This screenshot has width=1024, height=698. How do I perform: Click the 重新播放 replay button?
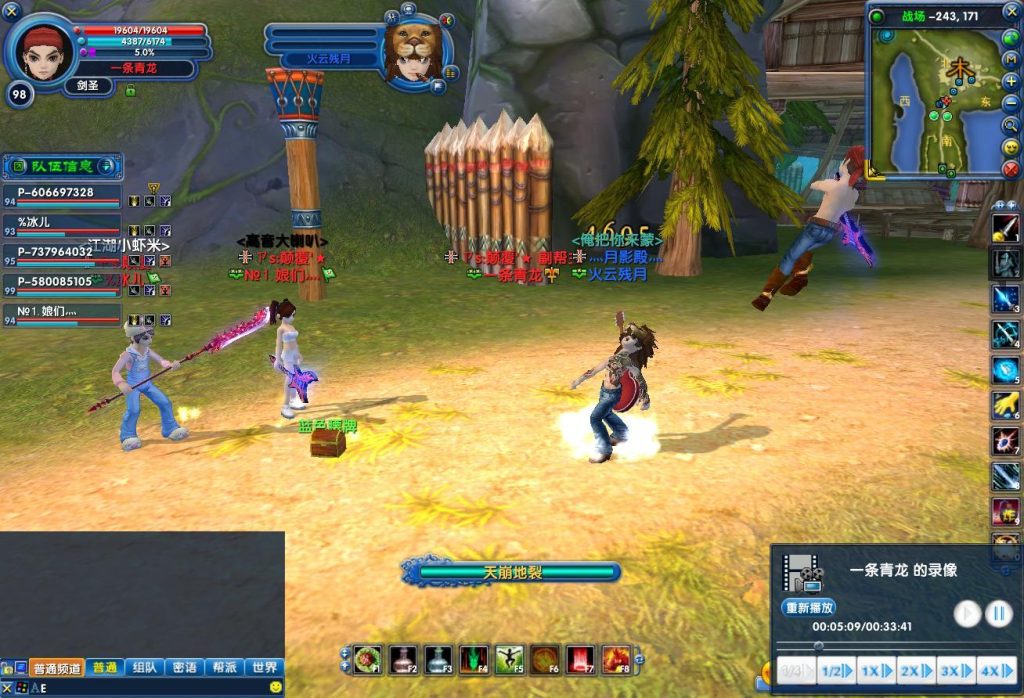808,607
